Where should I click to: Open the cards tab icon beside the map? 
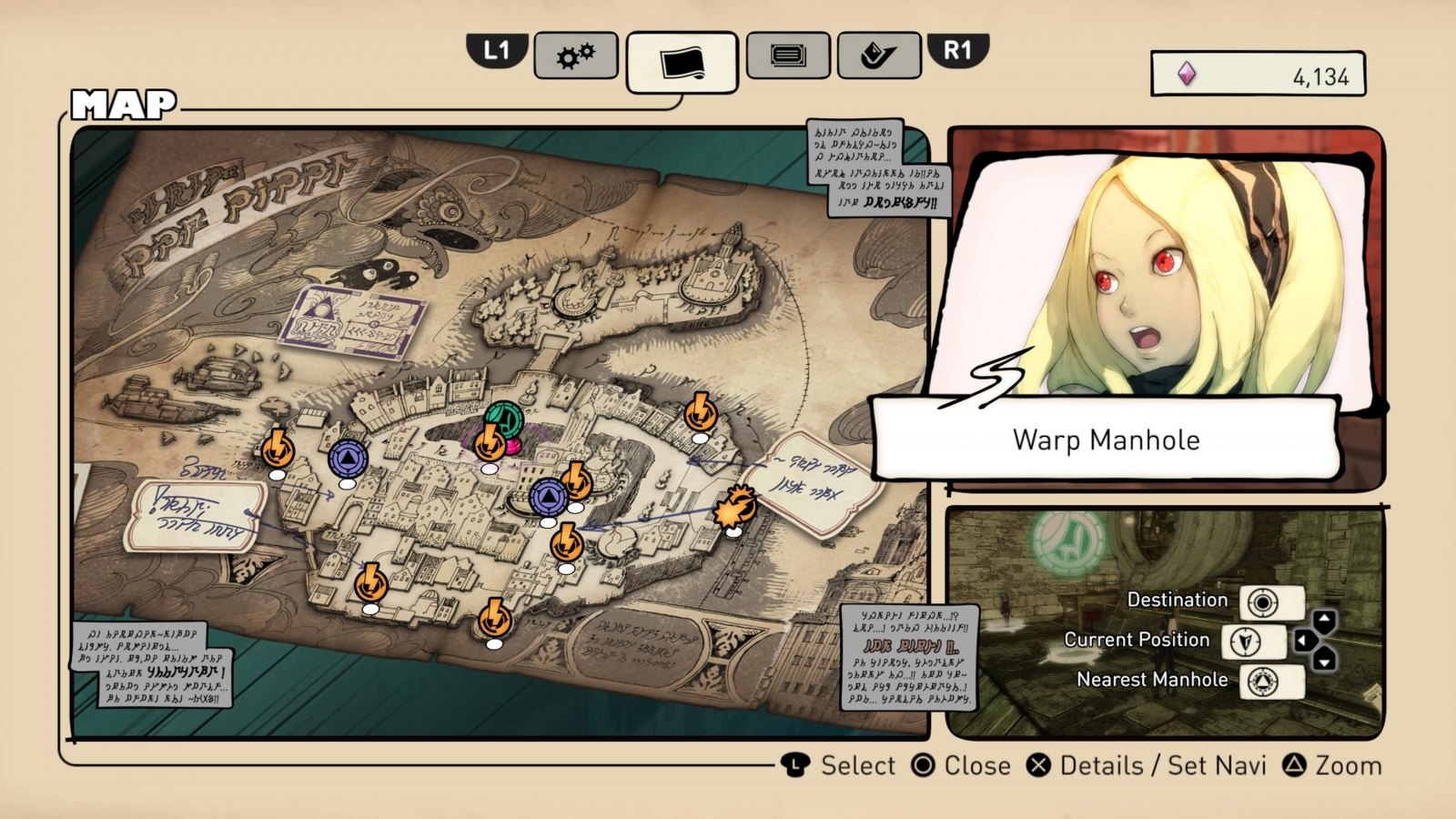coord(788,55)
